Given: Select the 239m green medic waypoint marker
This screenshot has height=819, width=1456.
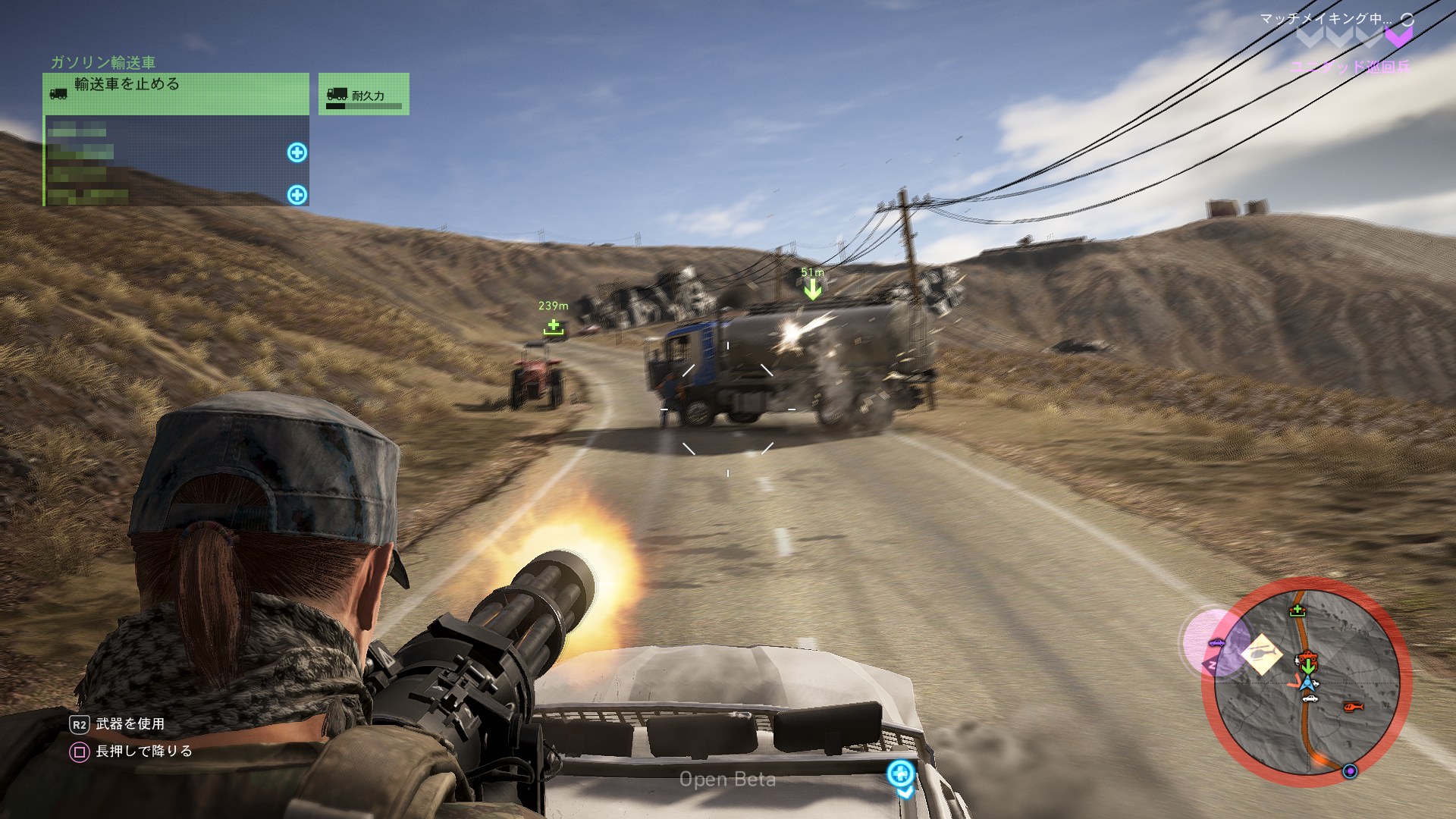Looking at the screenshot, I should coord(554,327).
